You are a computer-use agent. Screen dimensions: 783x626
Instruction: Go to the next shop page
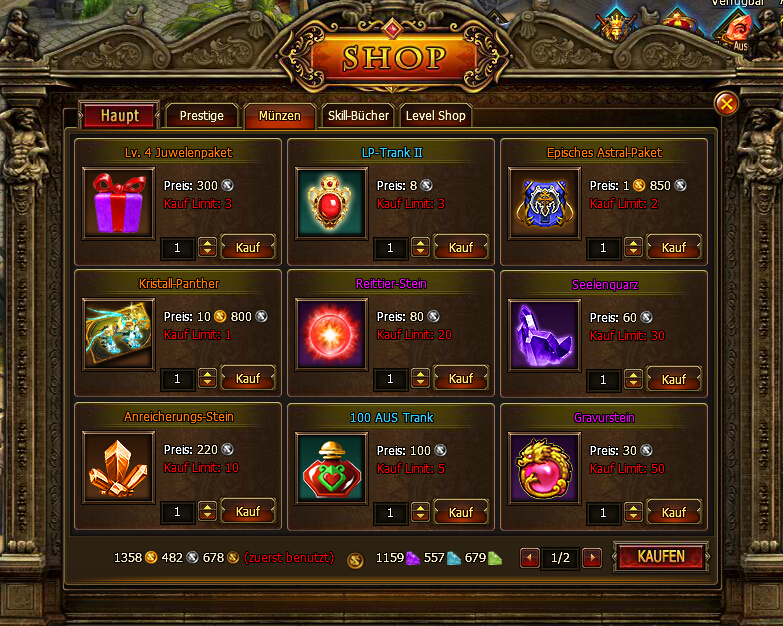[592, 558]
